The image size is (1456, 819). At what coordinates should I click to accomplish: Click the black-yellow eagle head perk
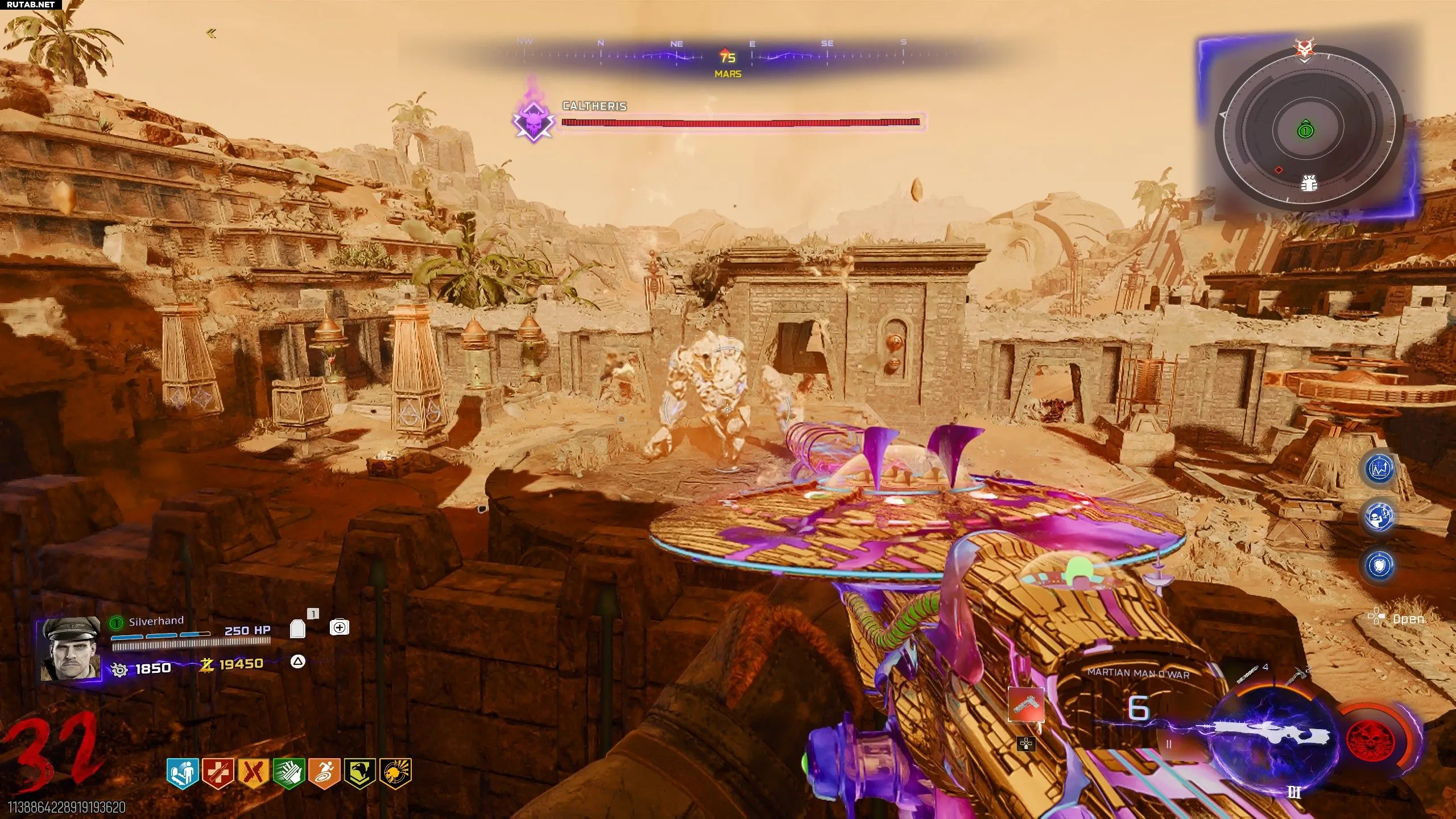click(x=359, y=773)
